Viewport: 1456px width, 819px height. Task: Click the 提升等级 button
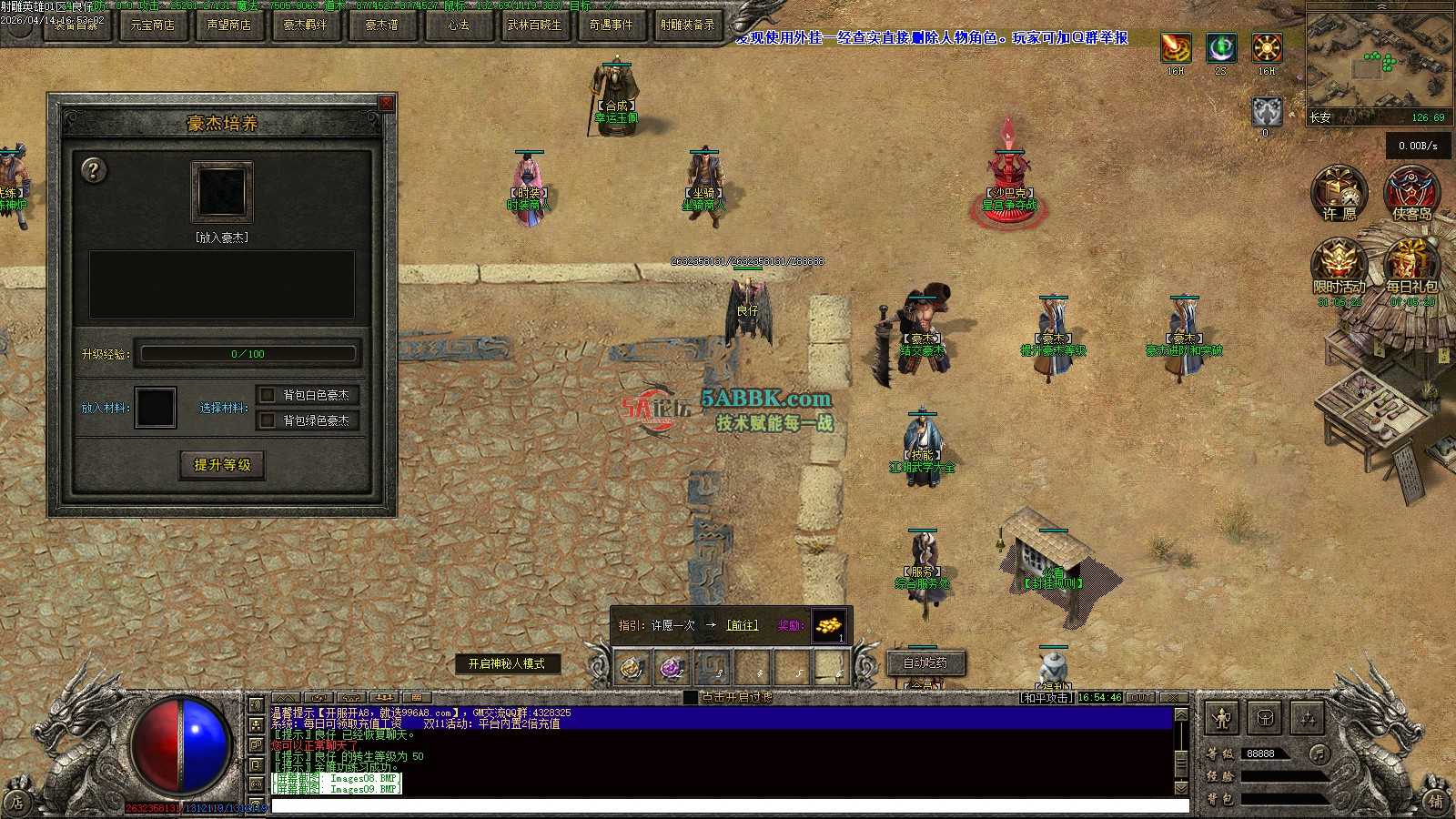coord(222,464)
